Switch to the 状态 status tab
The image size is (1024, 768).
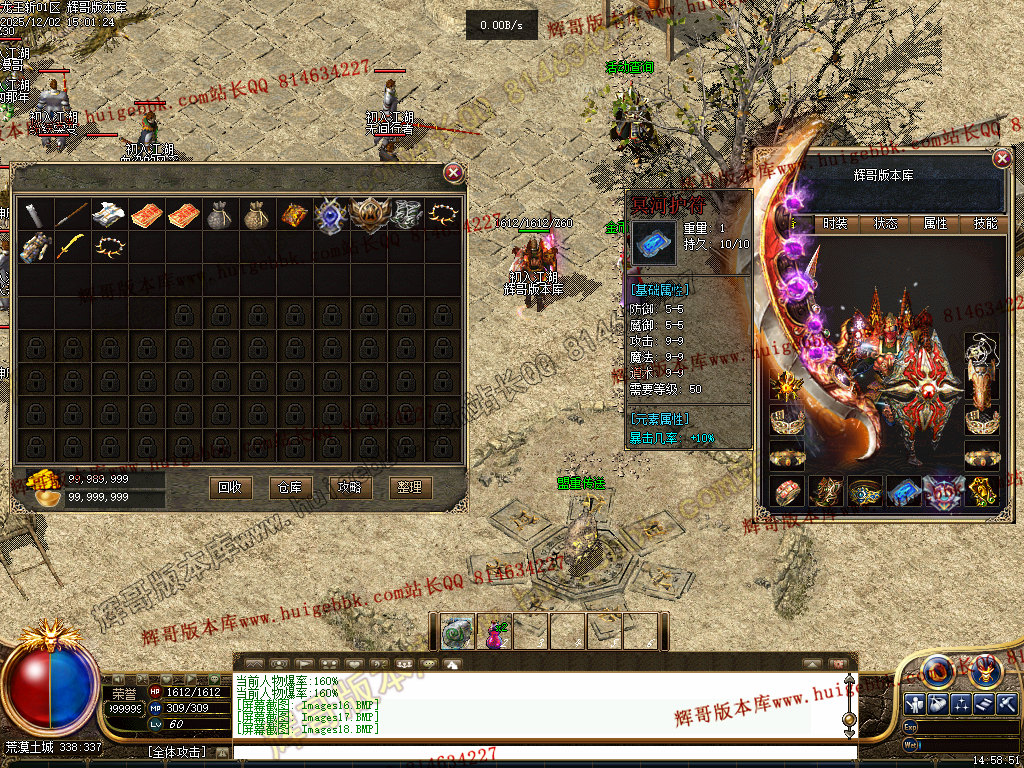[x=885, y=224]
